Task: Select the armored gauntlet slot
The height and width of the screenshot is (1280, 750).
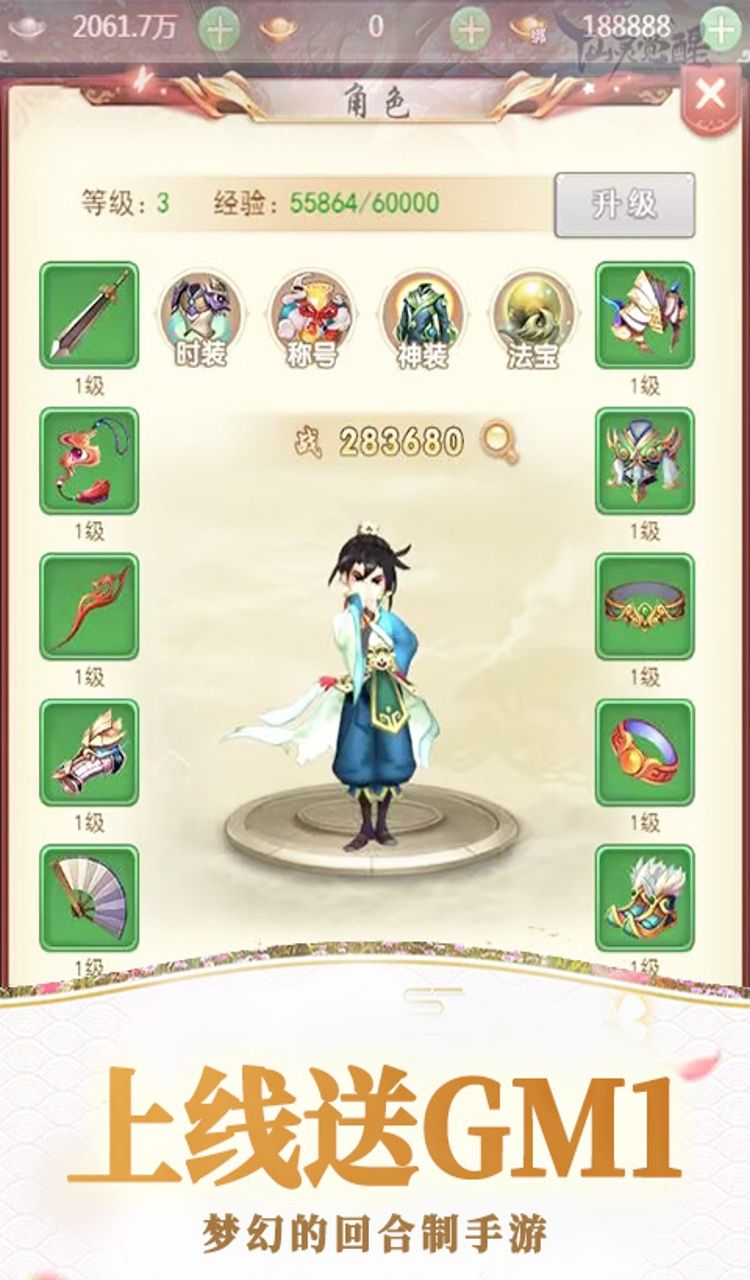Action: click(x=89, y=753)
